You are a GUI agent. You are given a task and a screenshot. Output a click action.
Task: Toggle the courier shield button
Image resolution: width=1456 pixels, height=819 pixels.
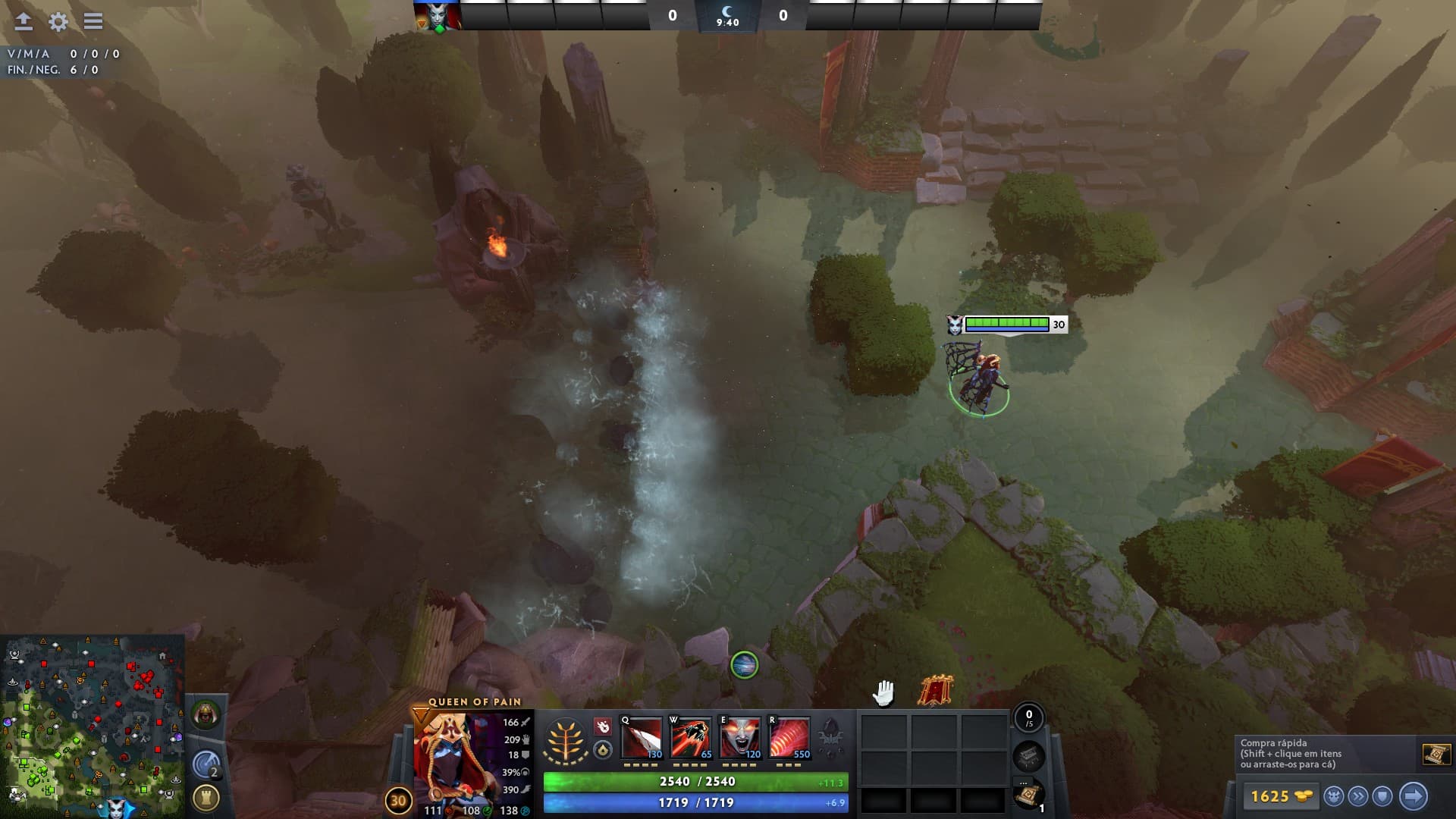coord(1382,796)
